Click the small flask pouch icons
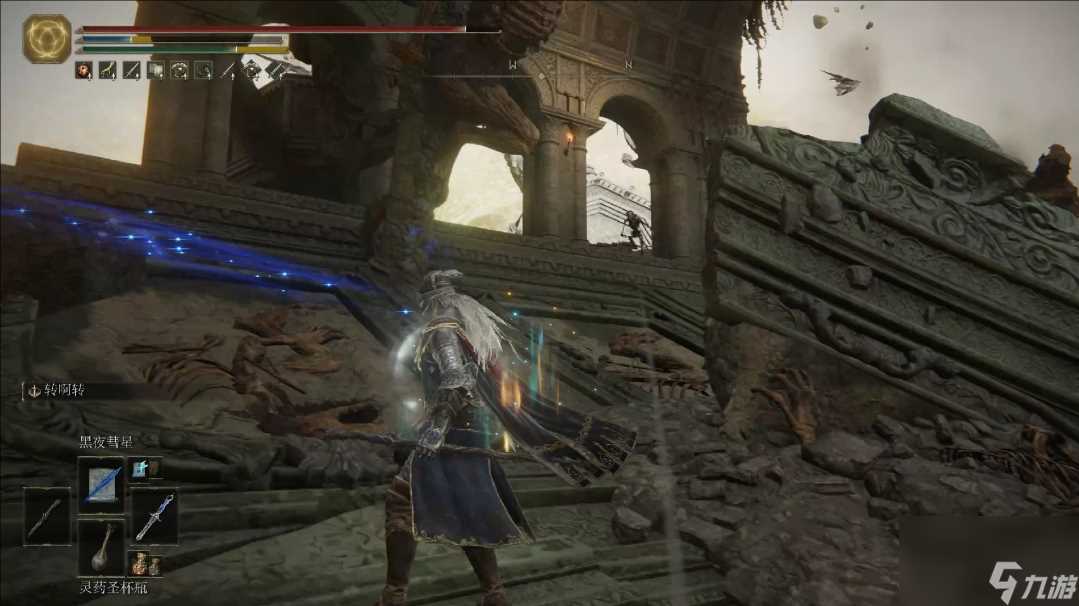Screen dimensions: 1079x606 tap(145, 565)
